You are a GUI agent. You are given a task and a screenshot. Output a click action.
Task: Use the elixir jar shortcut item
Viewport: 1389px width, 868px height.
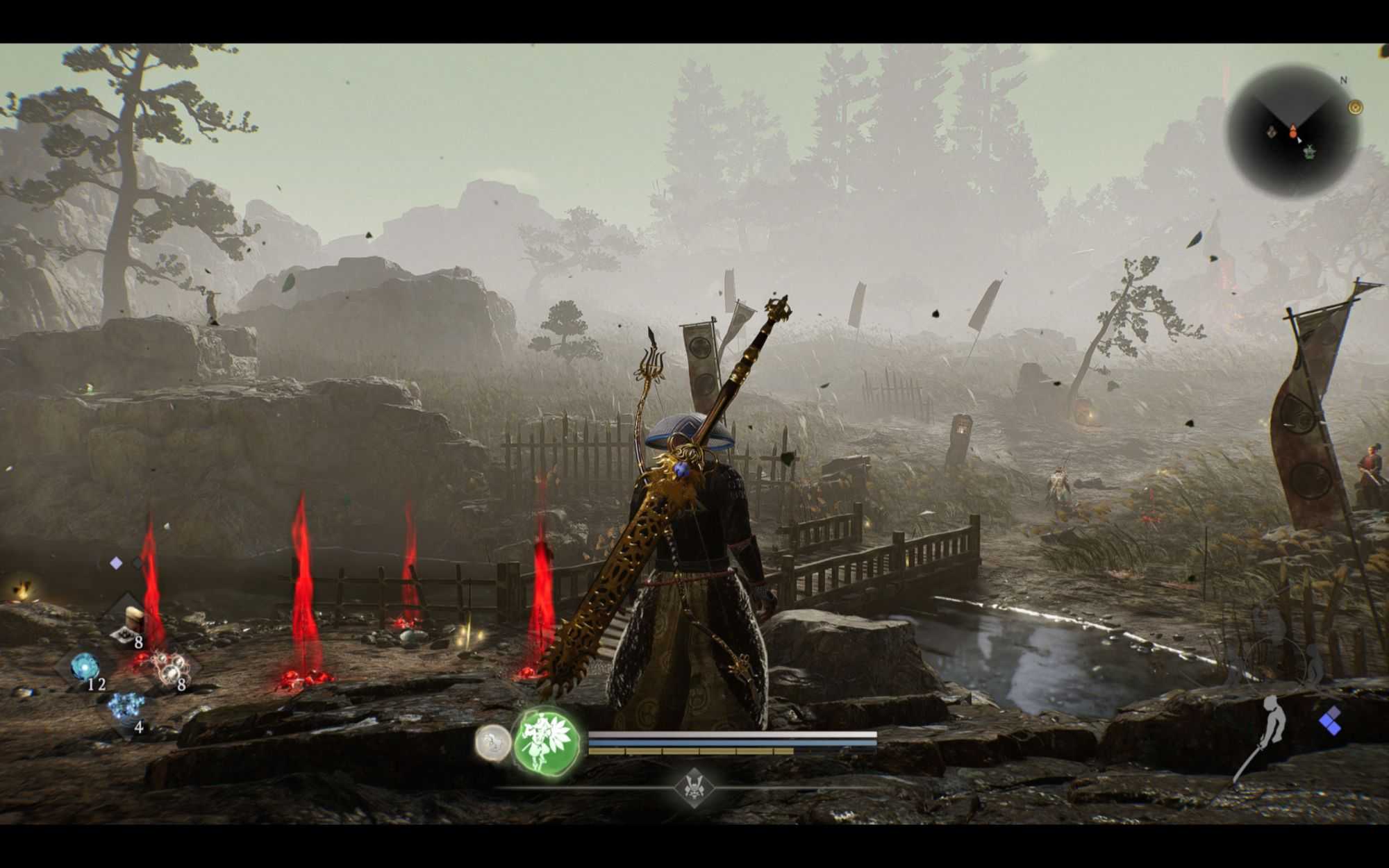tap(131, 620)
